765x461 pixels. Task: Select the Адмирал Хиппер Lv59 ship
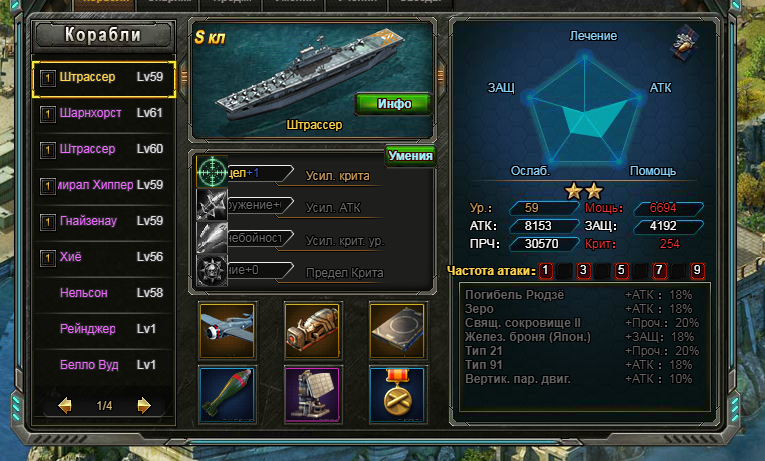click(105, 185)
